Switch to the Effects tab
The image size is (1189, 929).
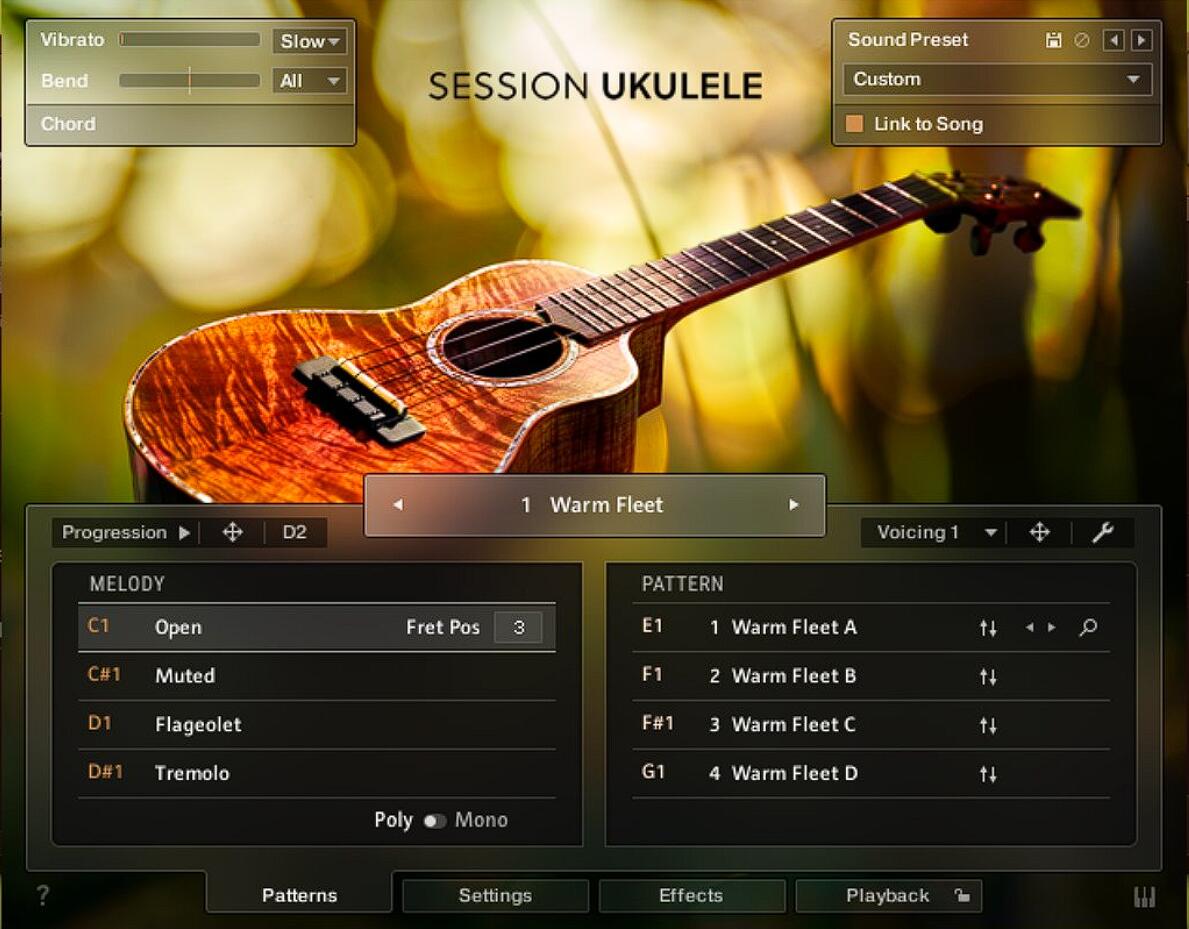[691, 896]
